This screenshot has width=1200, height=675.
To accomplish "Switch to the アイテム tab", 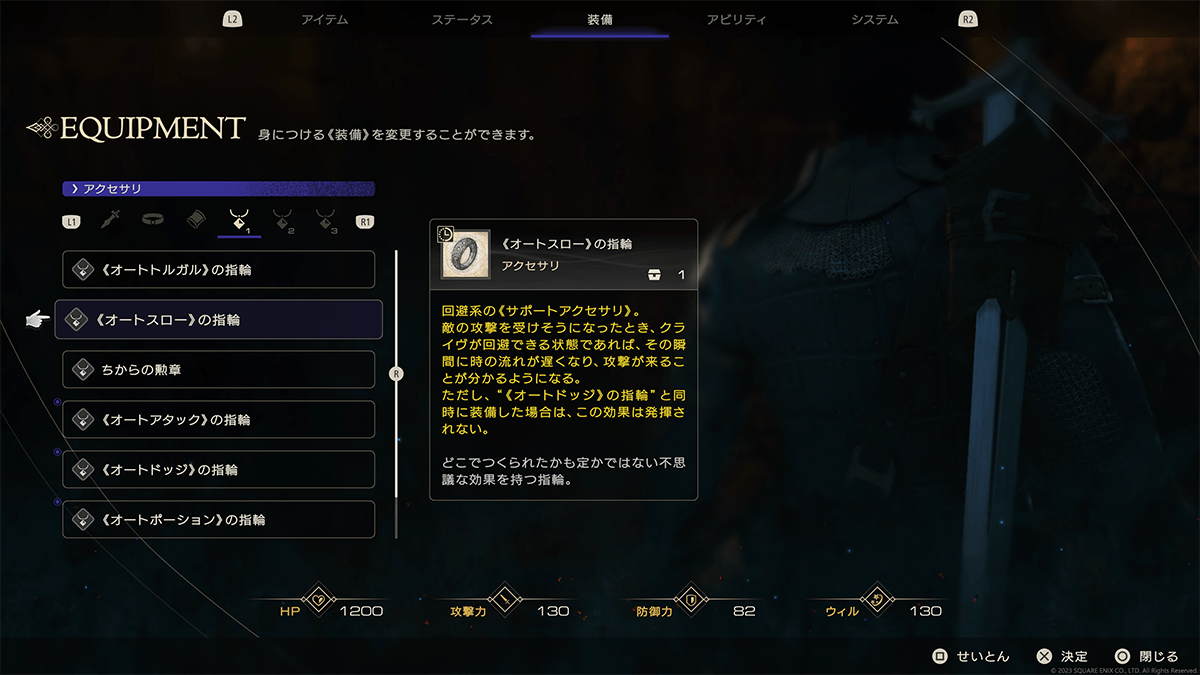I will [x=324, y=20].
